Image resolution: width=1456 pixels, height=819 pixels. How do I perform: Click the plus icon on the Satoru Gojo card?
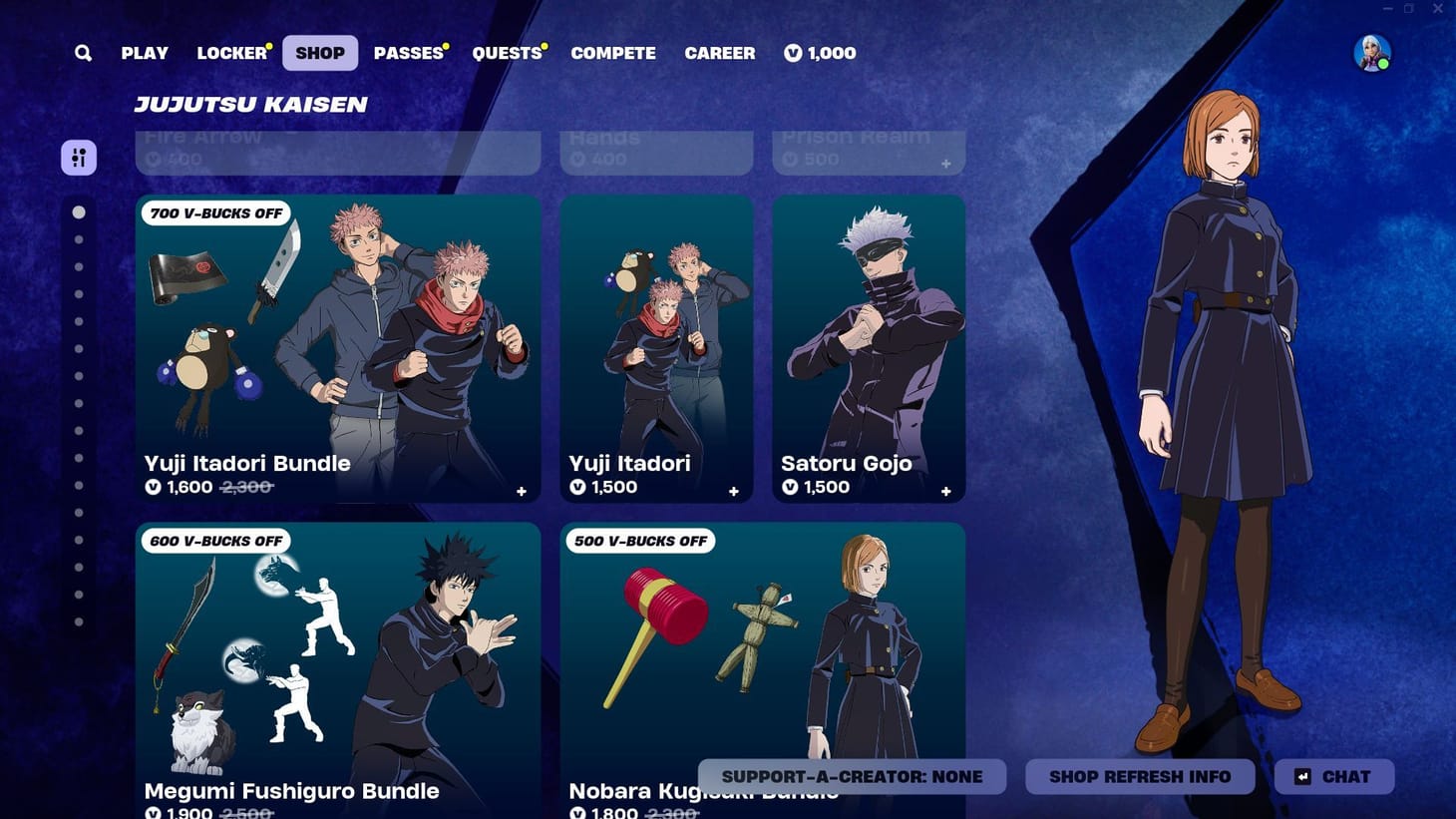(945, 491)
